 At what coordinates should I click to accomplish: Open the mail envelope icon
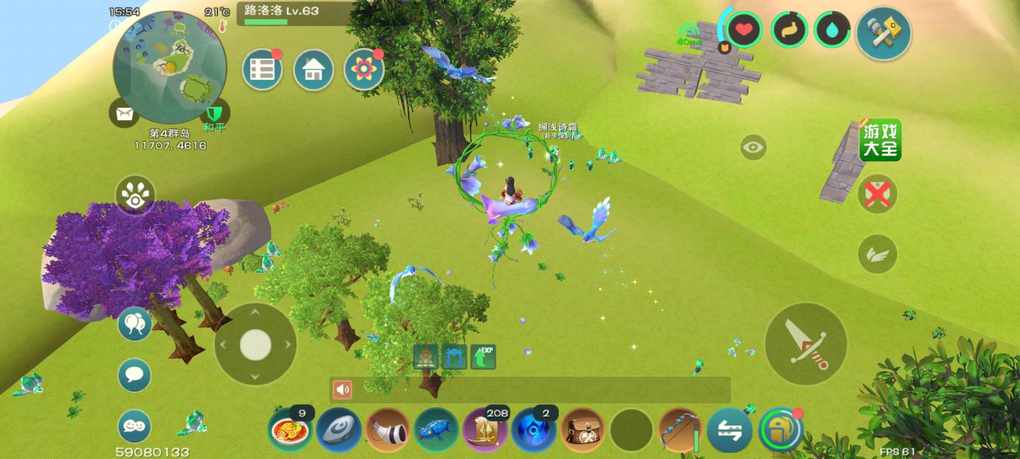coord(124,114)
